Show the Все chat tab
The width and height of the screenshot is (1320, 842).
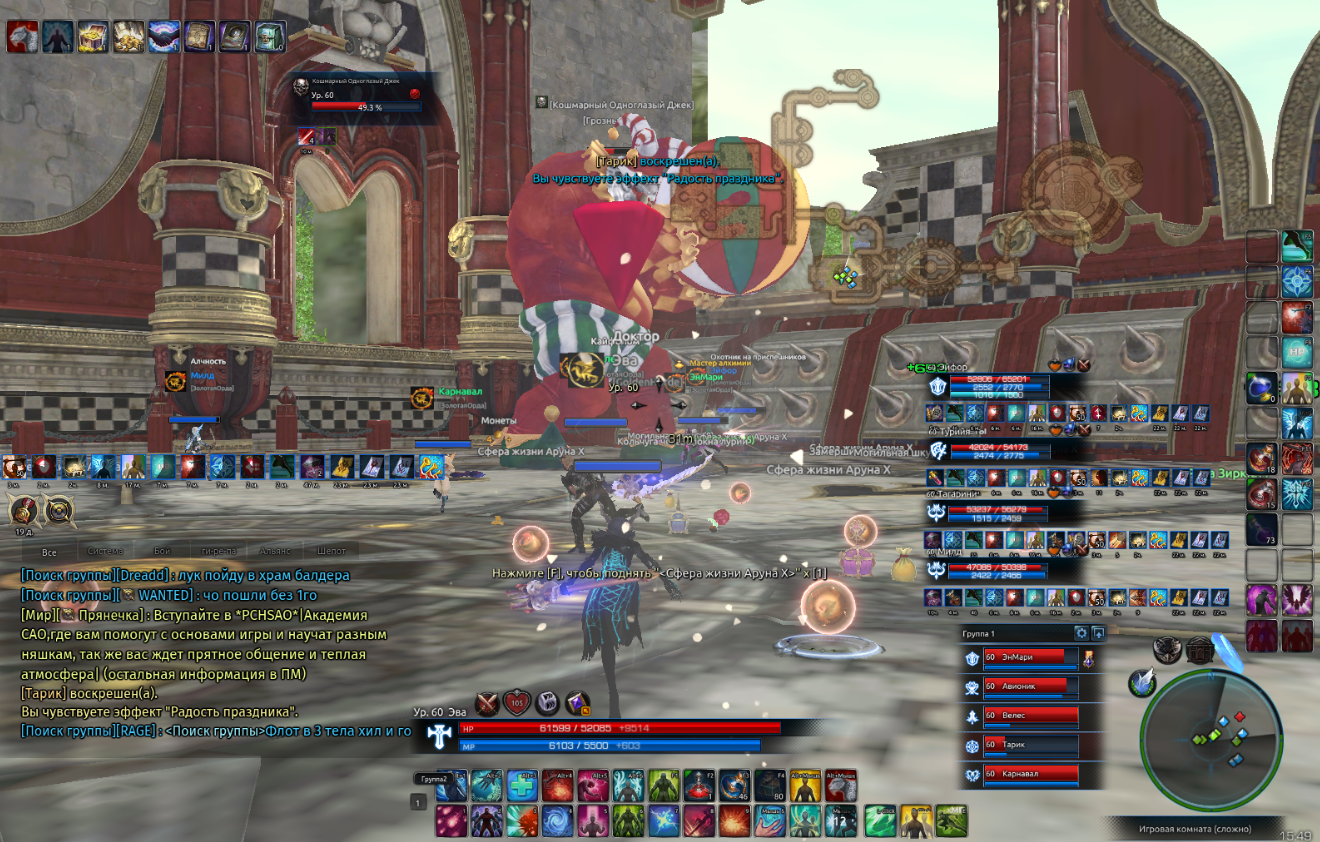[x=49, y=551]
